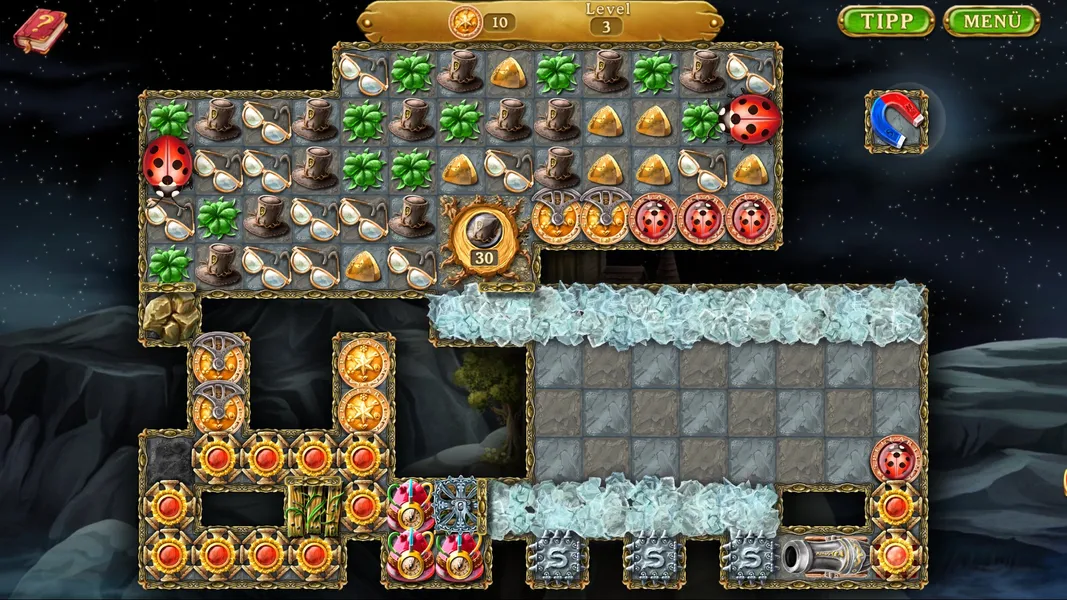Click the TIPP hint button
This screenshot has height=600, width=1067.
(885, 21)
